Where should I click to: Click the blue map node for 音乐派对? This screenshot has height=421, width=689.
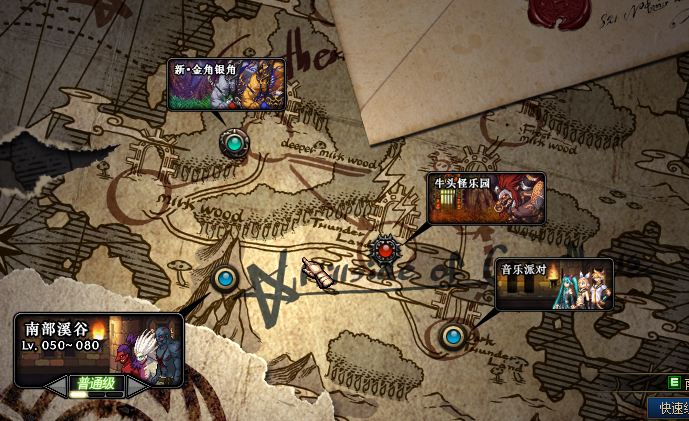pos(454,335)
